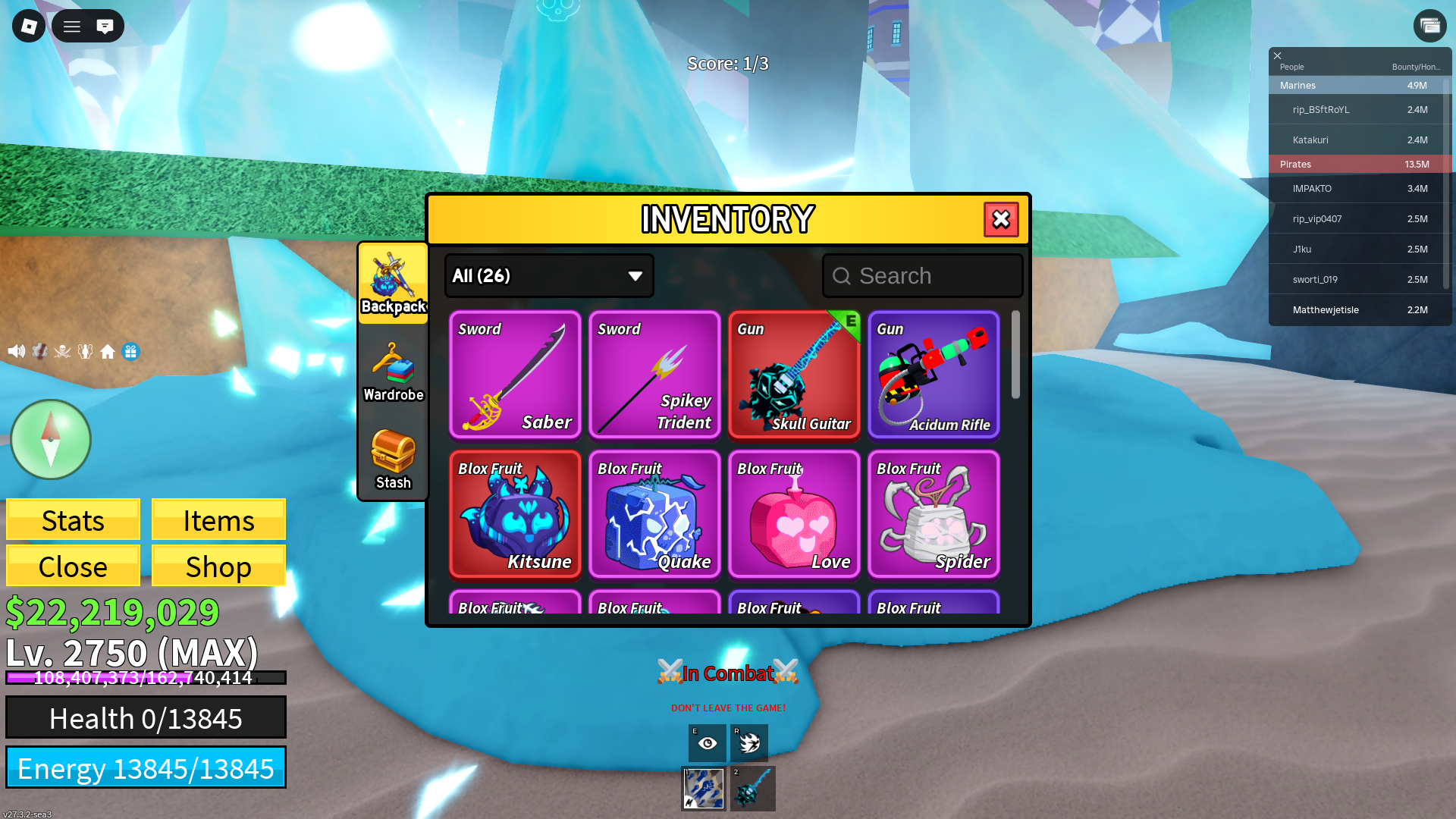The image size is (1456, 819).
Task: Open the Stash tab
Action: pos(393,460)
